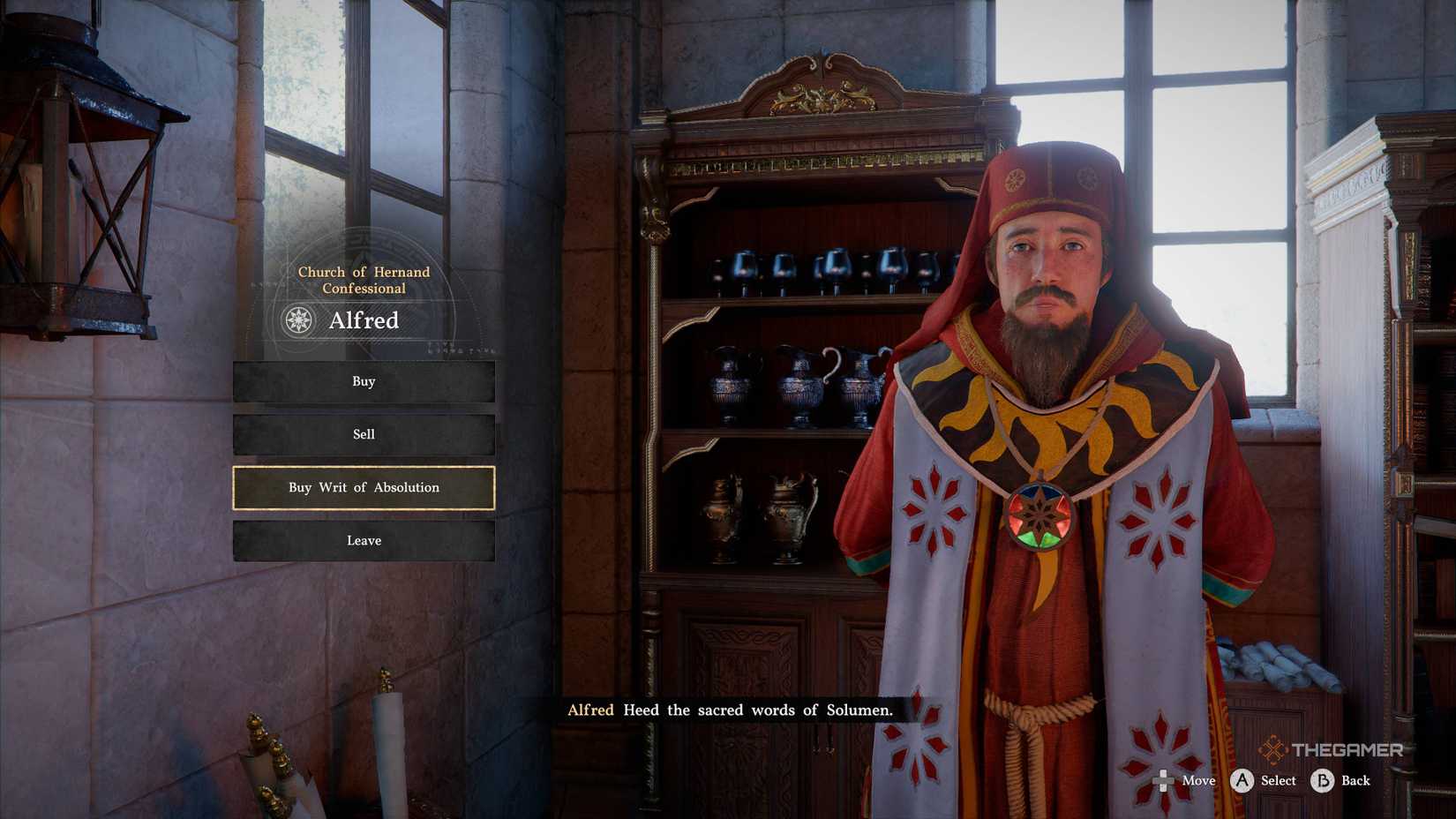This screenshot has height=819, width=1456.
Task: Select the star emblem beside Alfred's name
Action: coord(299,321)
